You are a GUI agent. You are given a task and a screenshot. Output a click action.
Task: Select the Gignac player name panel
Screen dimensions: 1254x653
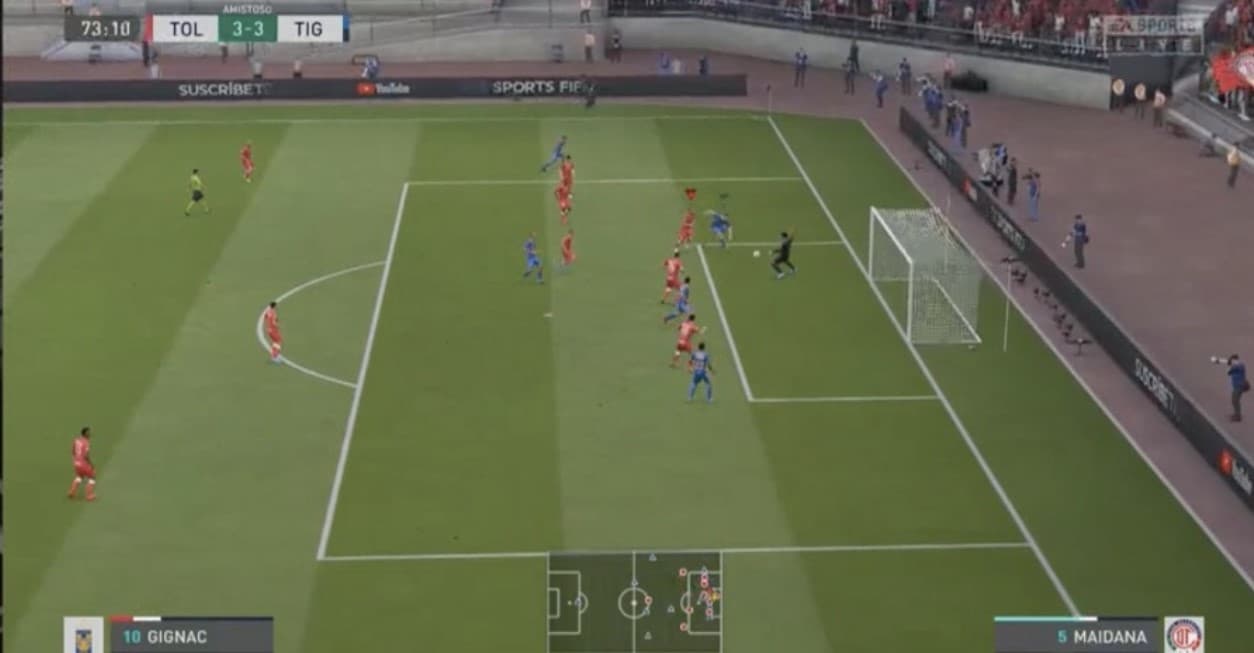click(191, 636)
